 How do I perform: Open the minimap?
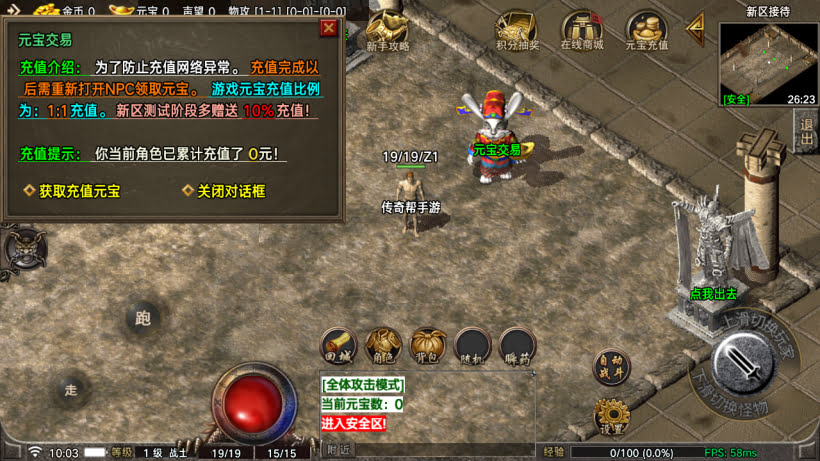point(767,64)
